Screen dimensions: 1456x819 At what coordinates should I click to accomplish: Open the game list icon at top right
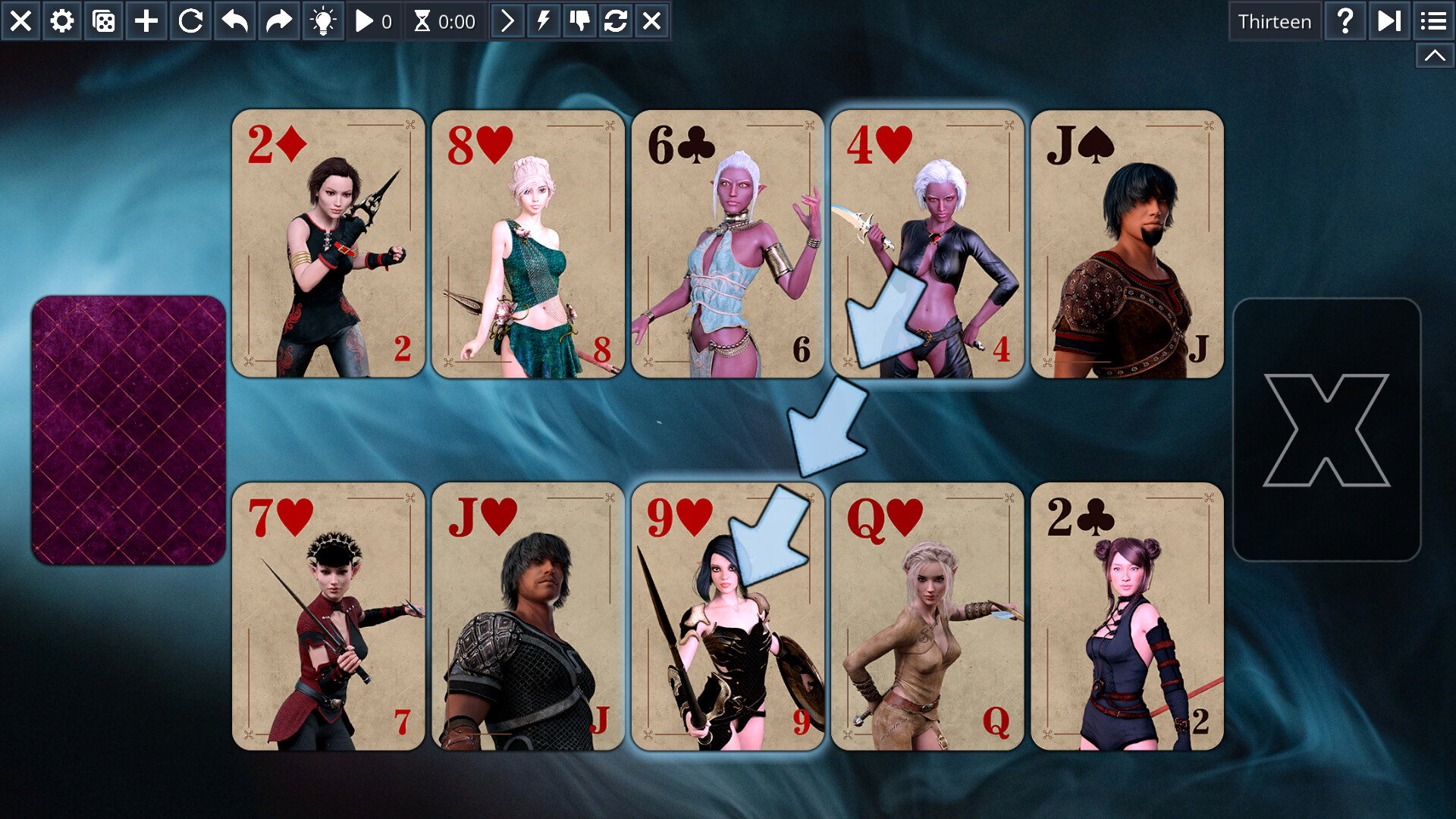coord(1433,21)
